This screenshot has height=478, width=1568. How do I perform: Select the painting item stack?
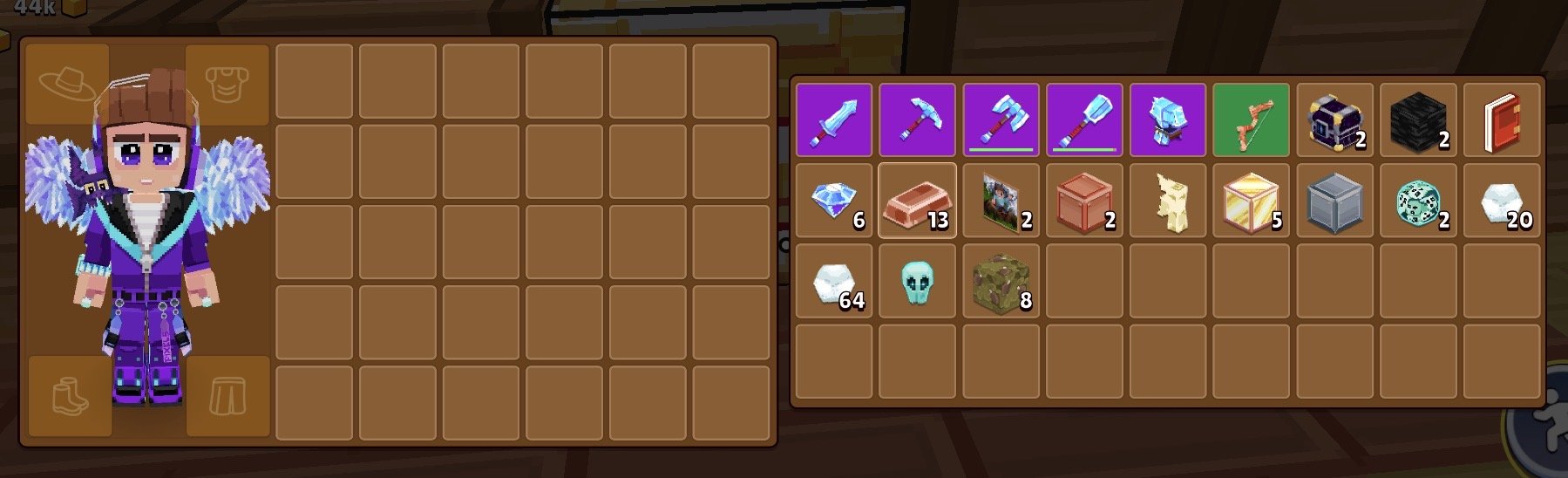click(x=1001, y=201)
